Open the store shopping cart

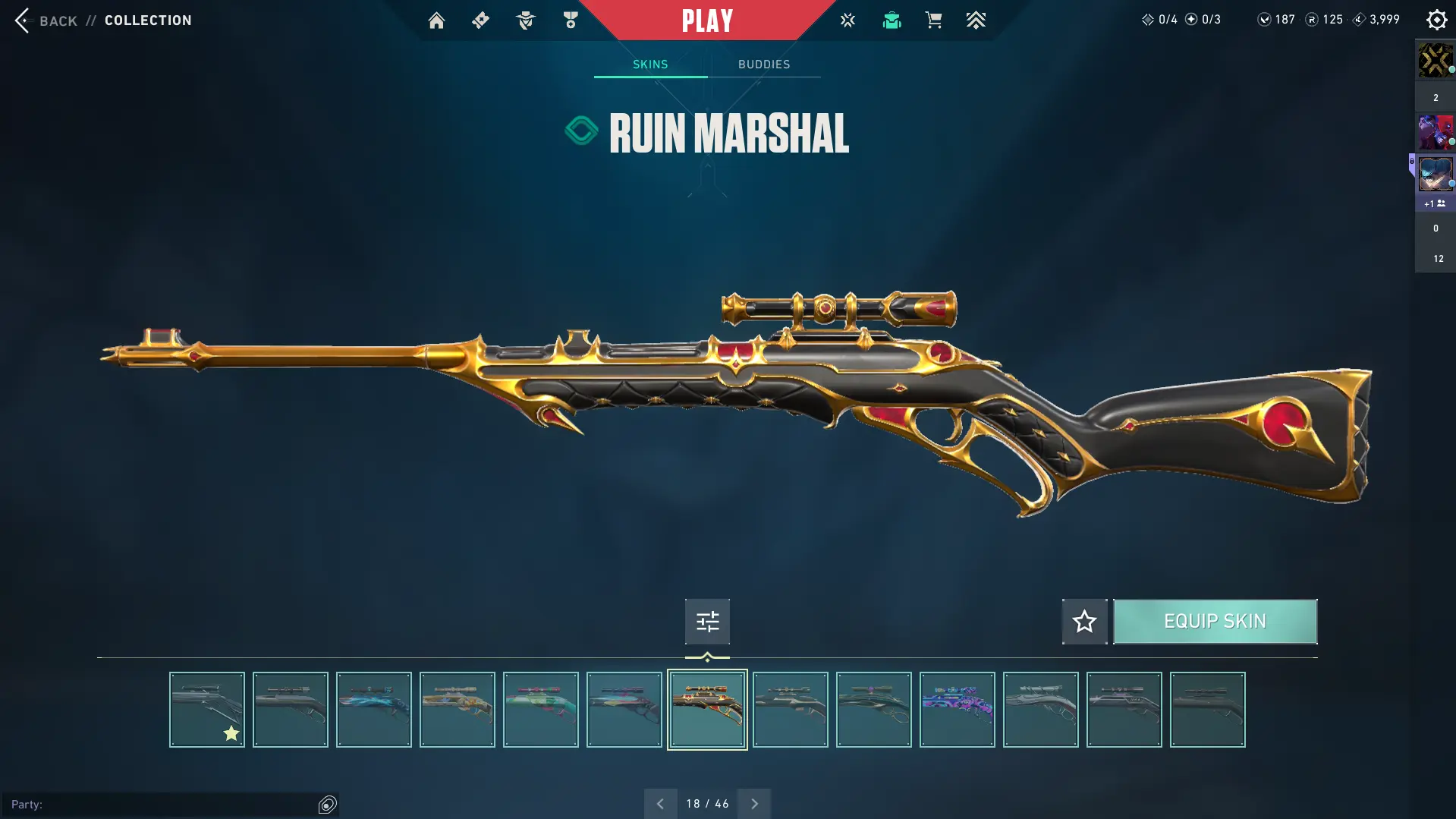[933, 20]
